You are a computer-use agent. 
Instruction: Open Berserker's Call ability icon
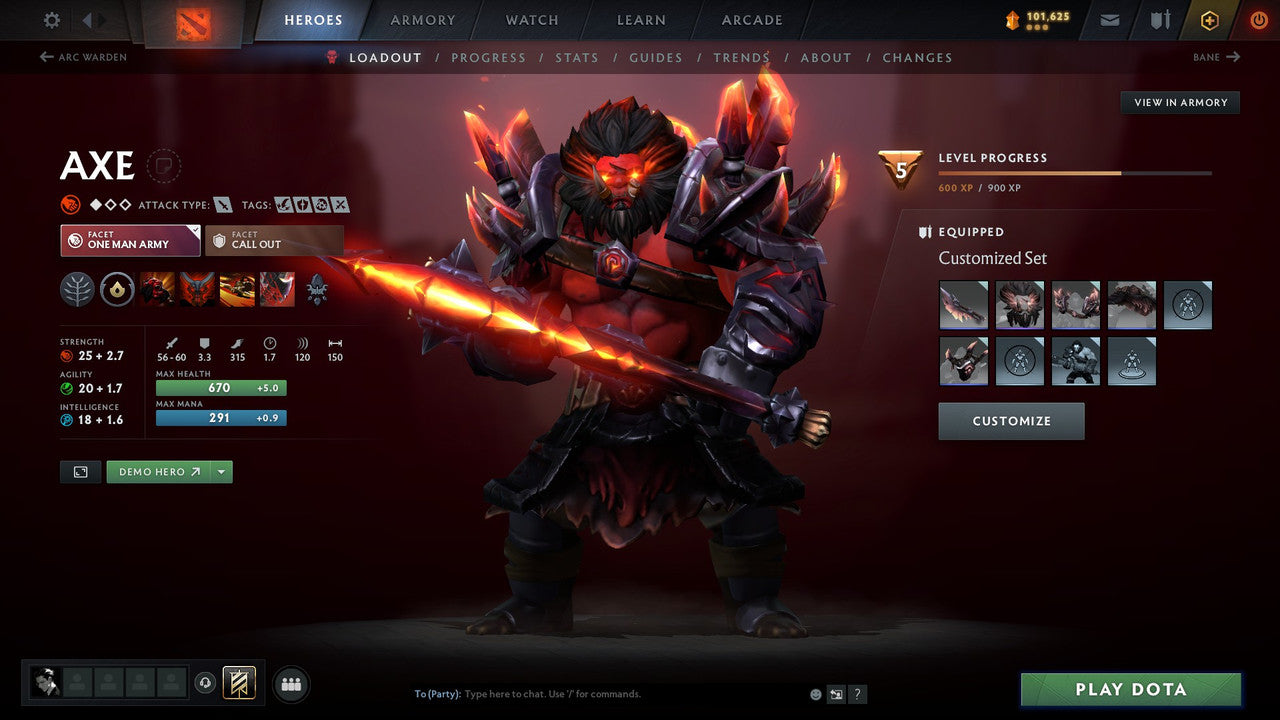(157, 289)
